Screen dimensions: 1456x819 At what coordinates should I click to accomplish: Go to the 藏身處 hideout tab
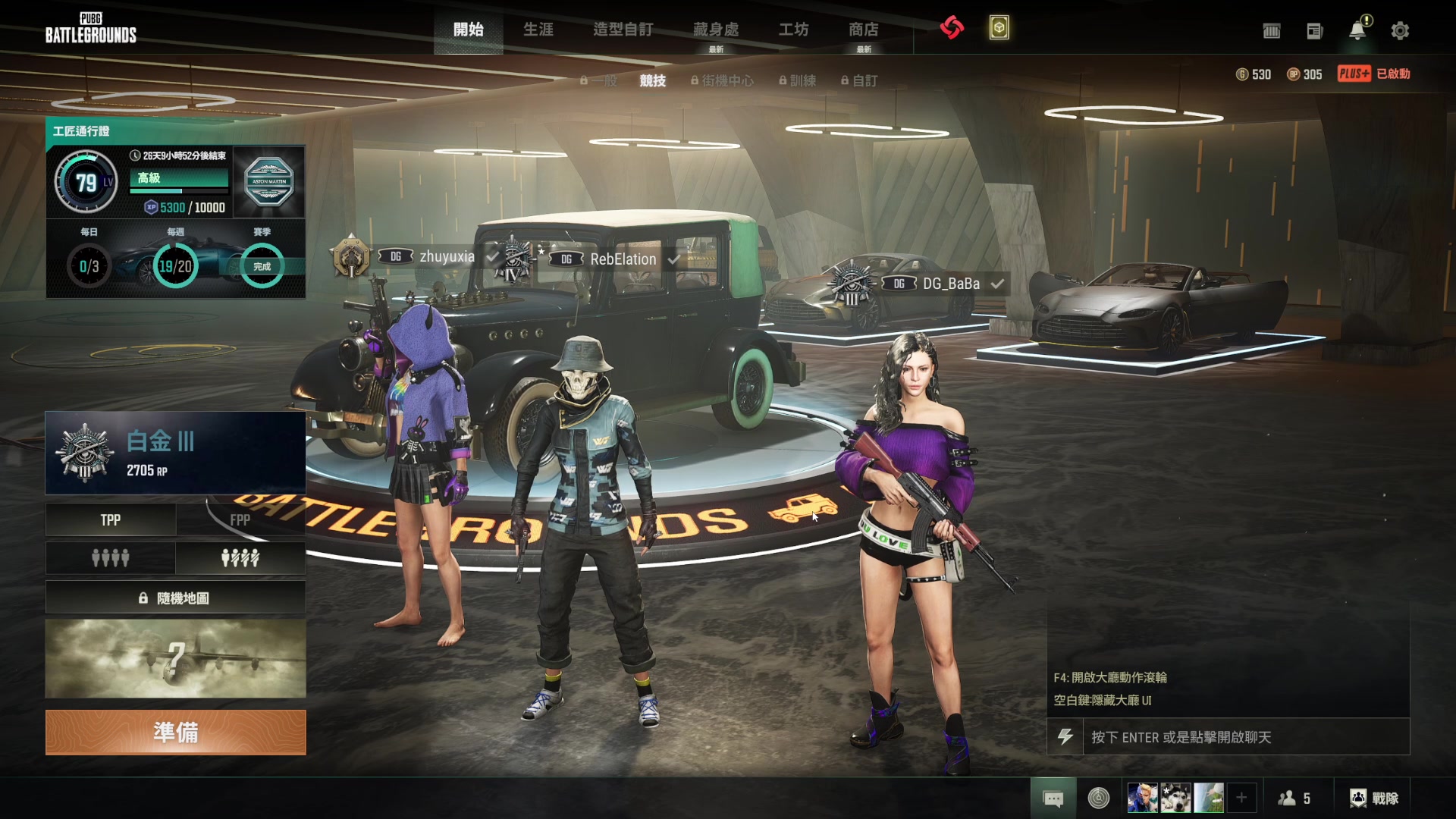tap(716, 30)
